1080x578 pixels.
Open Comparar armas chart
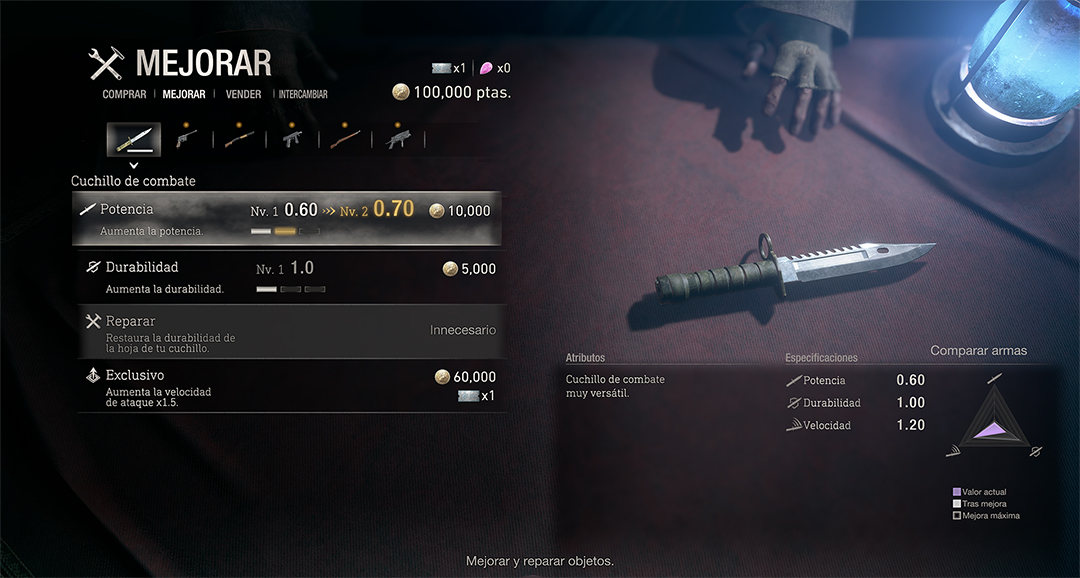tap(978, 351)
